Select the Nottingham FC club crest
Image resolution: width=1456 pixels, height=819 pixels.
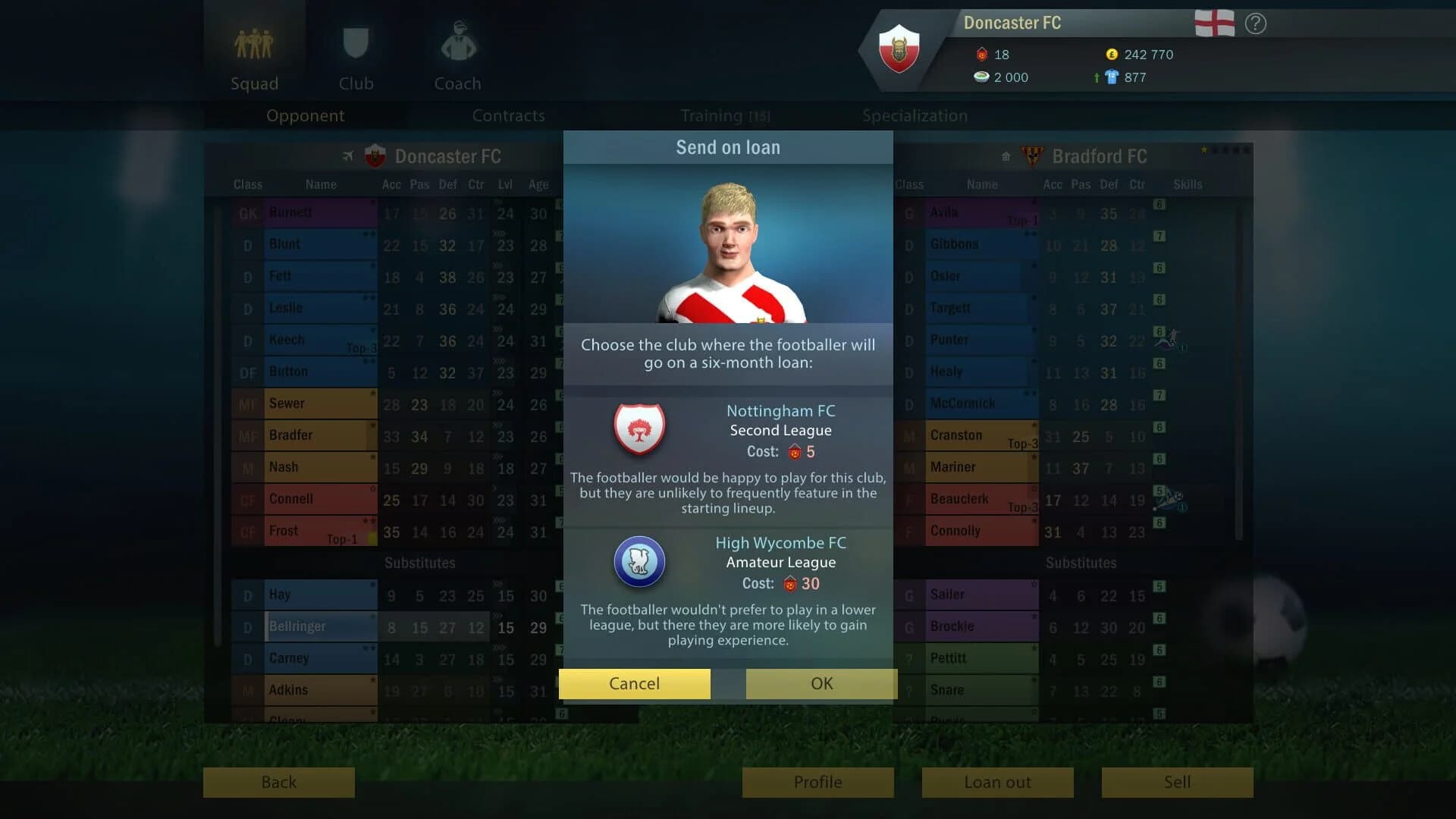pos(639,429)
